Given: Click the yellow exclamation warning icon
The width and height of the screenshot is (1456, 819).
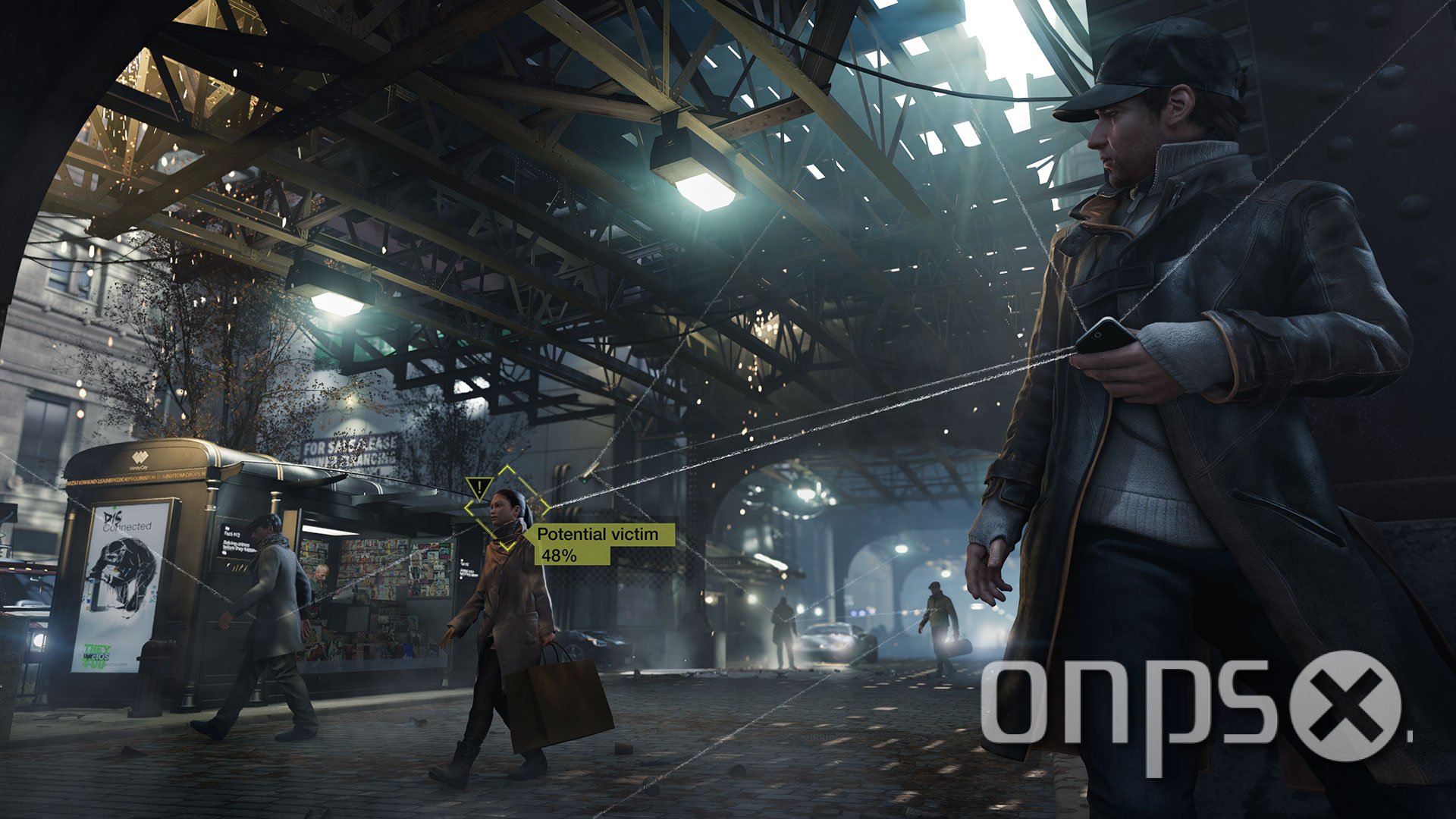Looking at the screenshot, I should [x=480, y=488].
